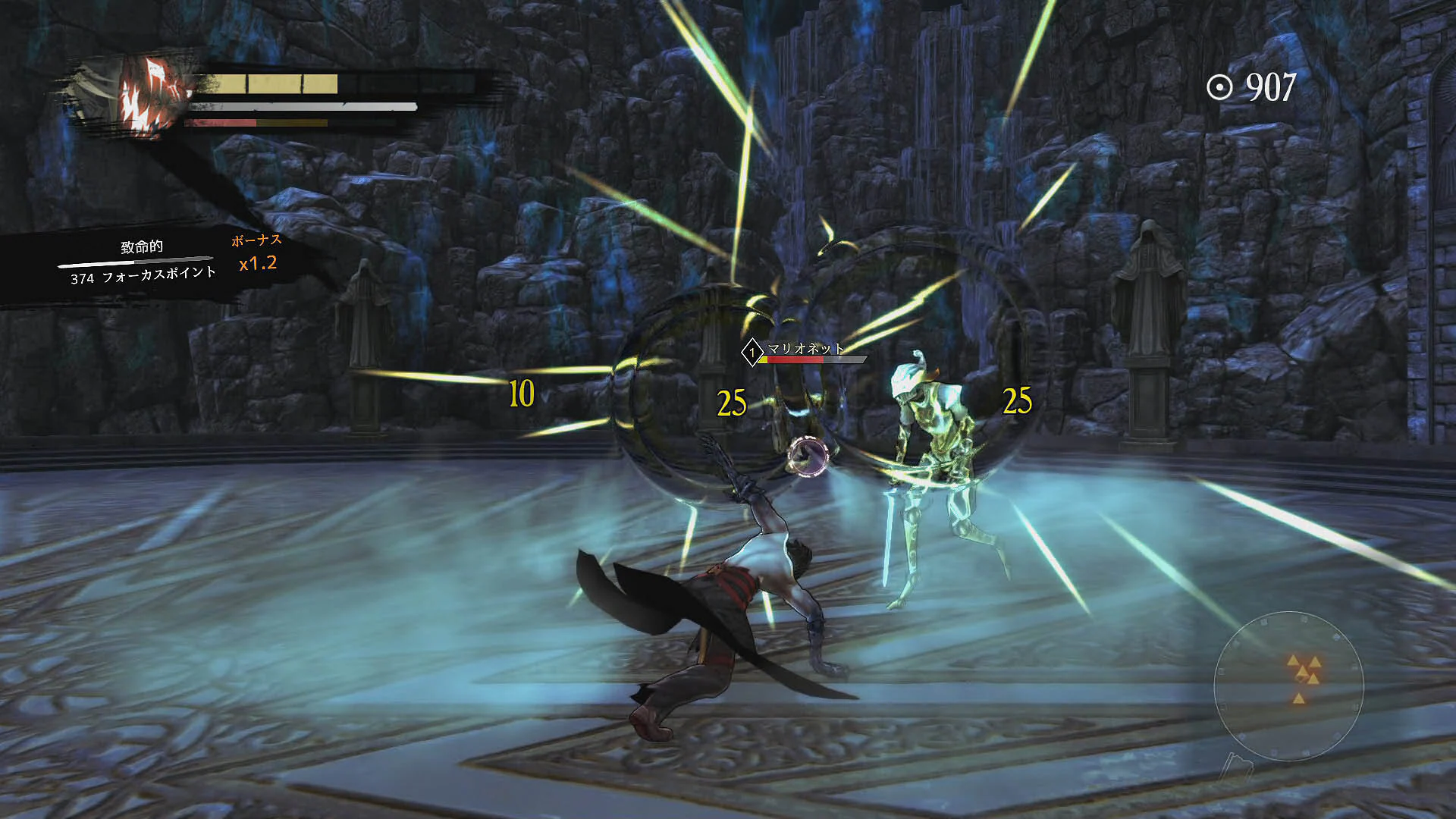Viewport: 1456px width, 819px height.
Task: Click the leftmost "25" damage number
Action: coord(730,403)
